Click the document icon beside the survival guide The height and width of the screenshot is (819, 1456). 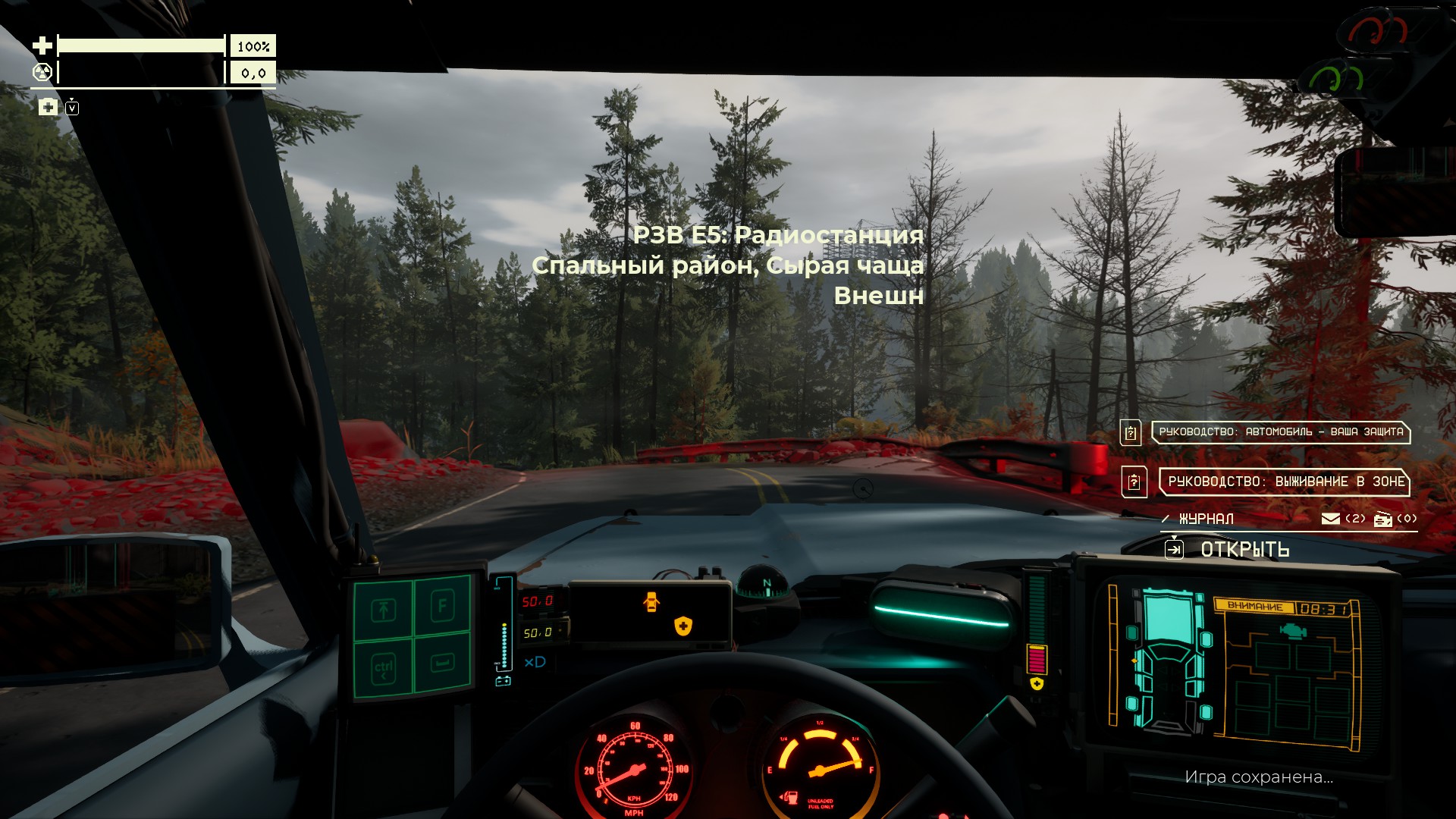point(1134,482)
